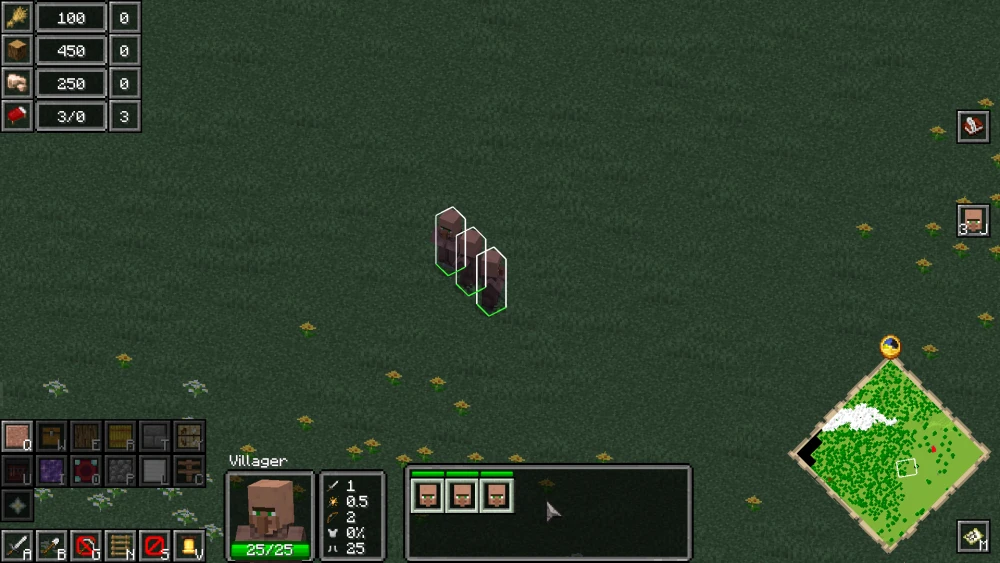The width and height of the screenshot is (1000, 563).
Task: Activate the sword attack command
Action: point(17,546)
